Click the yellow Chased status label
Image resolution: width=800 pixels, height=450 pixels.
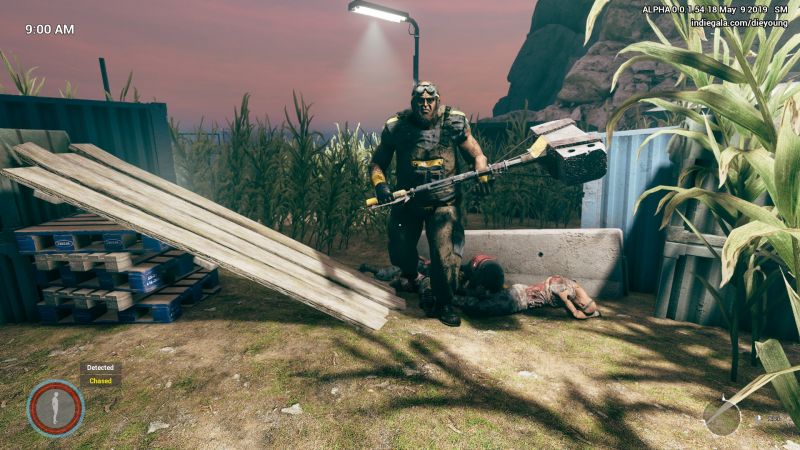pyautogui.click(x=100, y=380)
